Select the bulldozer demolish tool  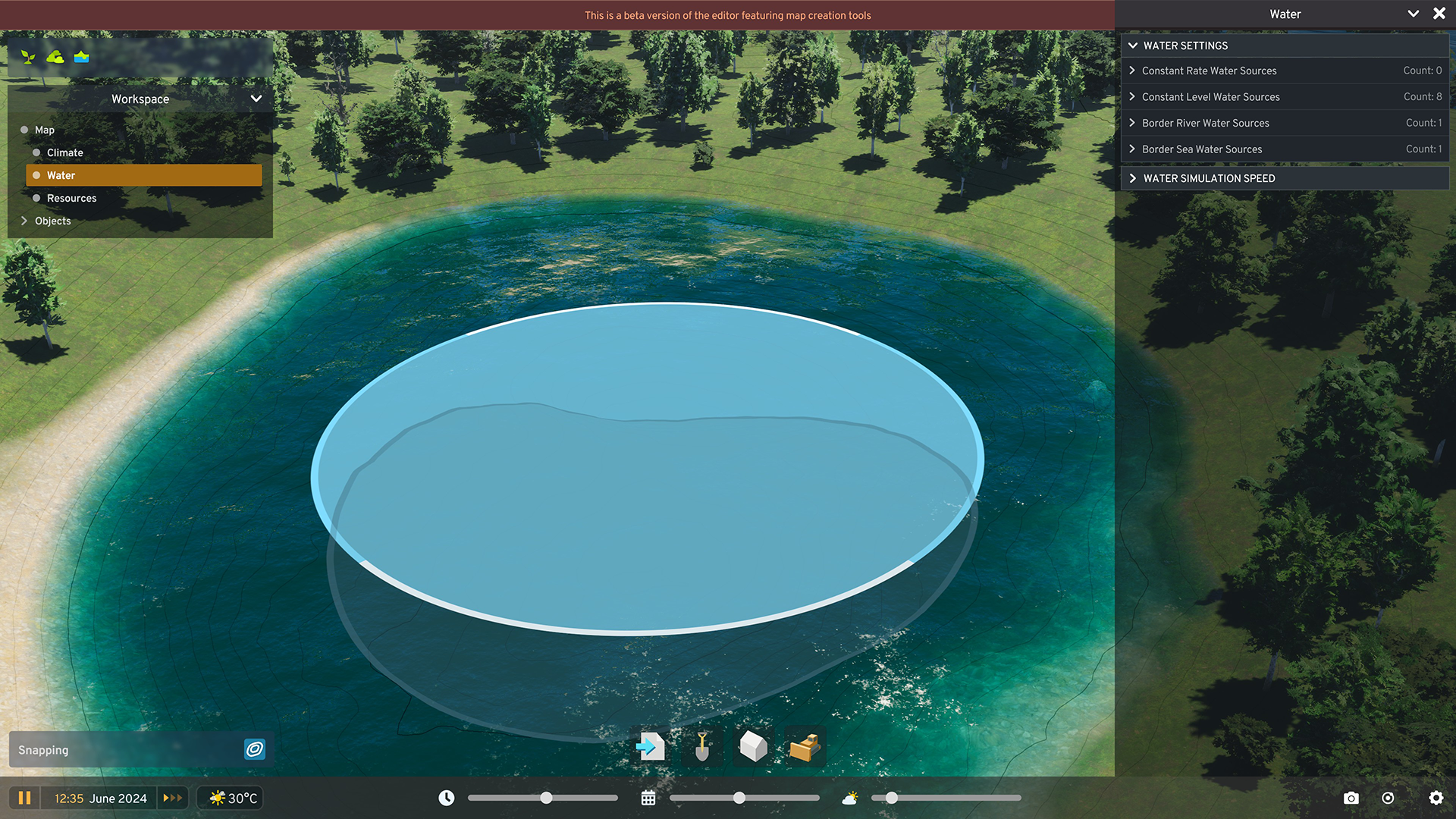pyautogui.click(x=802, y=747)
